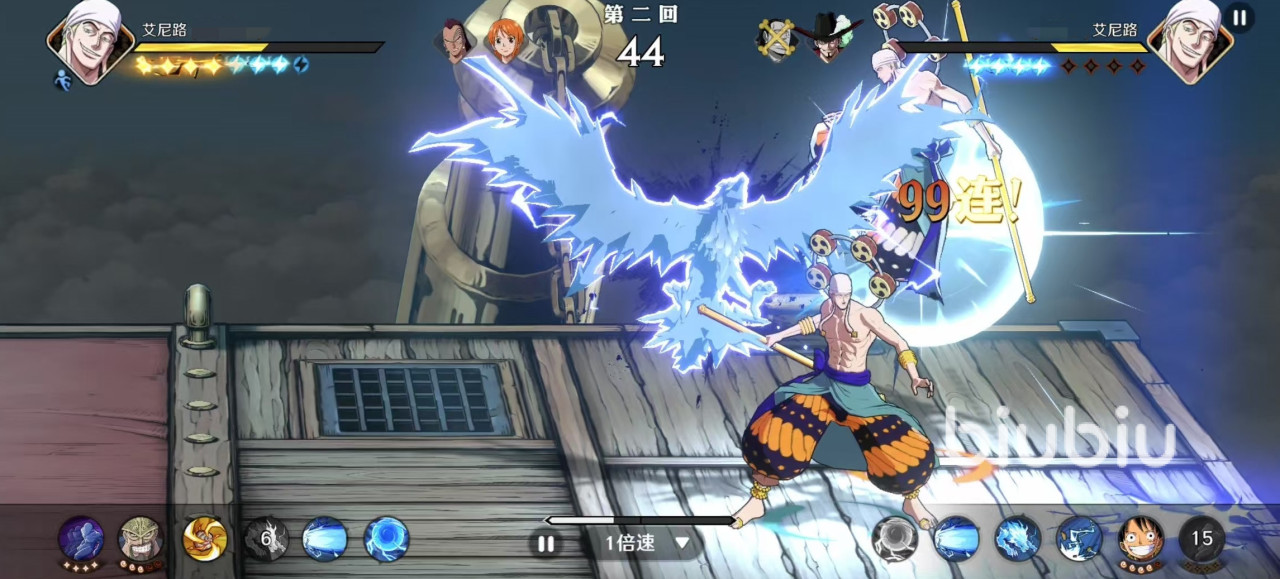Trigger the golden swirl ultimate skill
Image resolution: width=1280 pixels, height=579 pixels.
pyautogui.click(x=205, y=539)
